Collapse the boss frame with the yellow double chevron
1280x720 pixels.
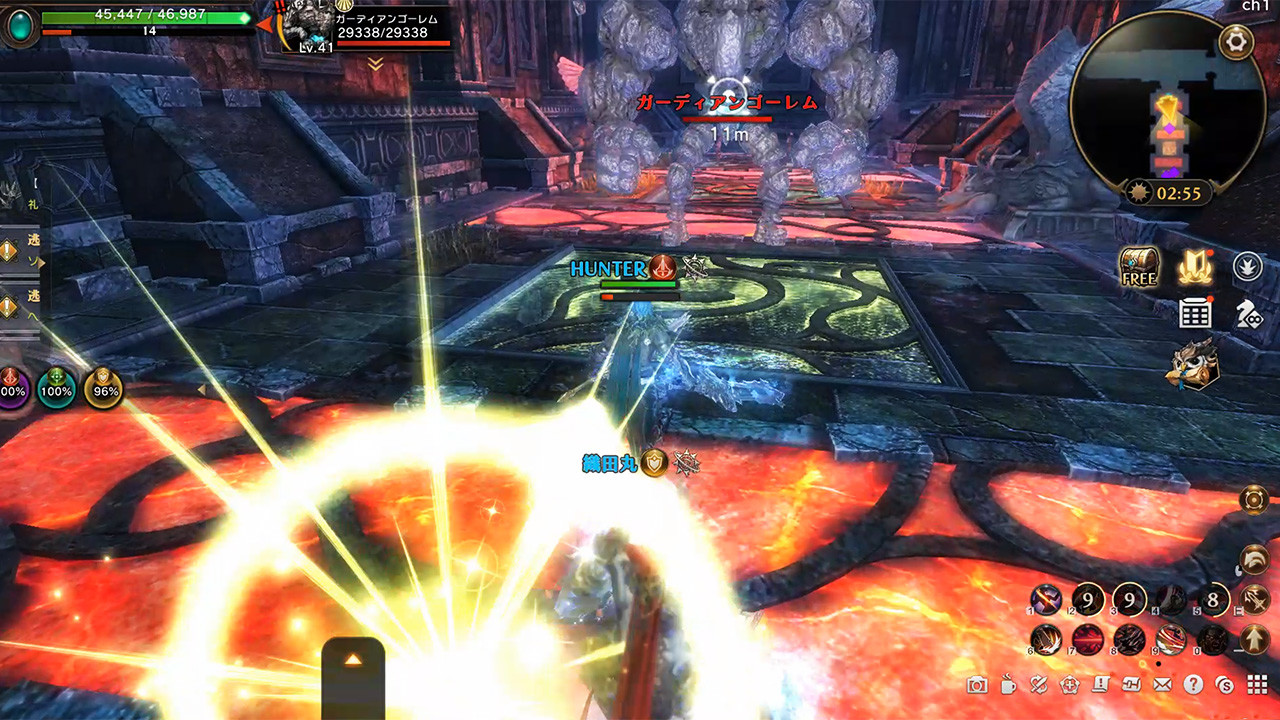[375, 62]
